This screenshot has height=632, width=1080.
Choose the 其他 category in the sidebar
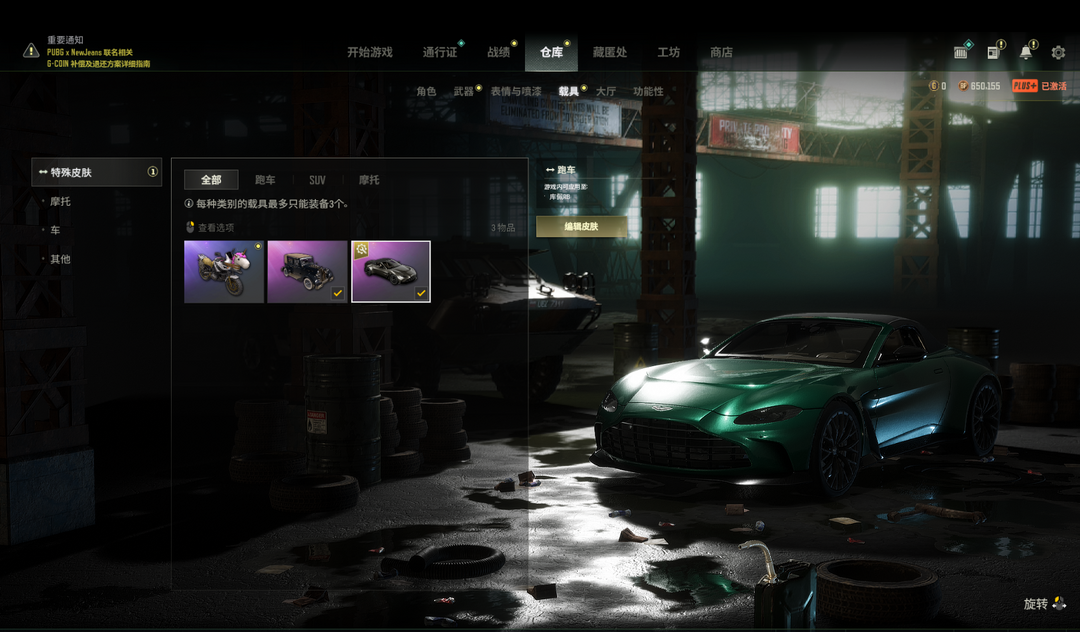[61, 259]
